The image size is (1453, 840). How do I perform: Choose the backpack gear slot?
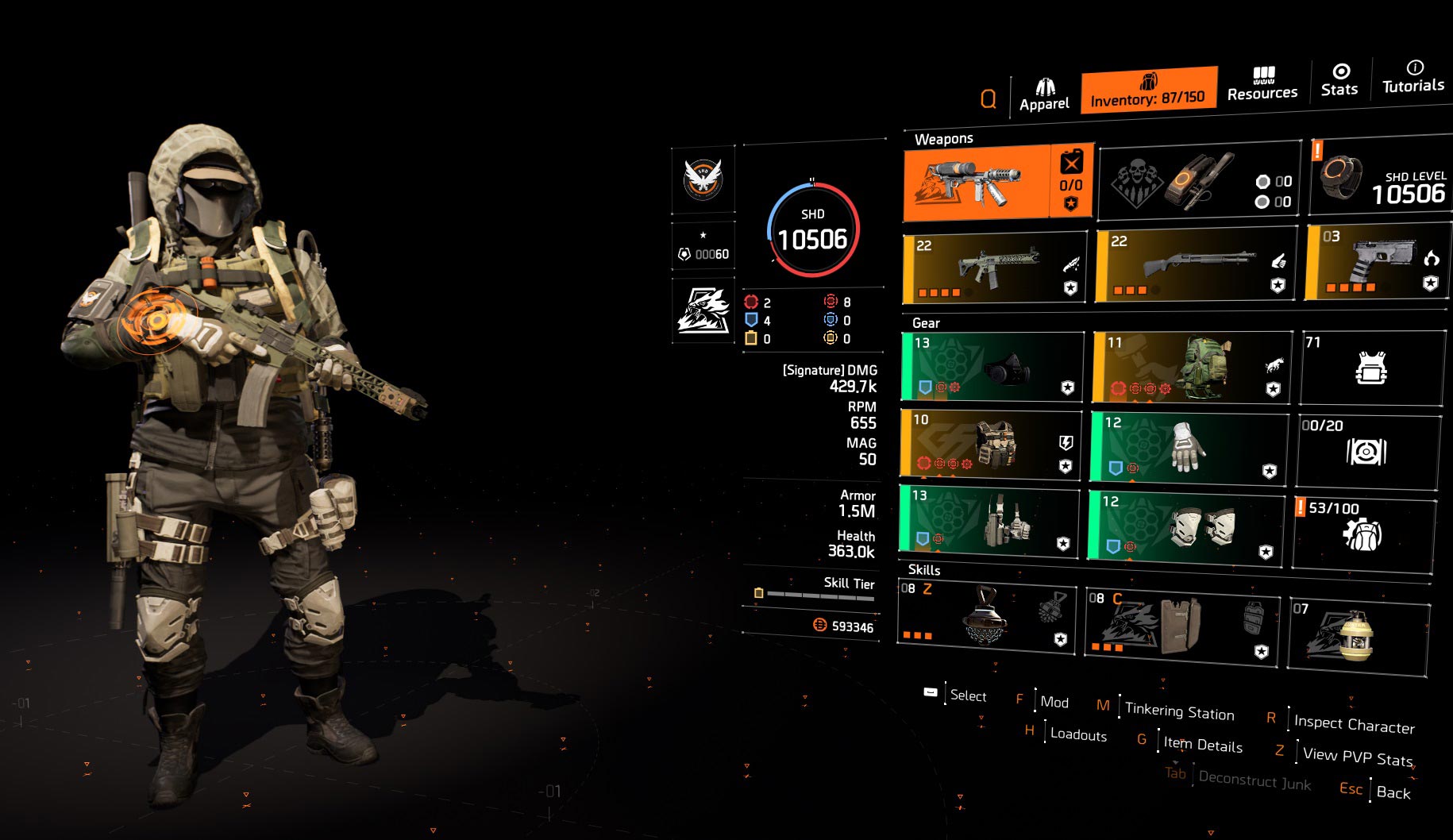coord(1192,367)
